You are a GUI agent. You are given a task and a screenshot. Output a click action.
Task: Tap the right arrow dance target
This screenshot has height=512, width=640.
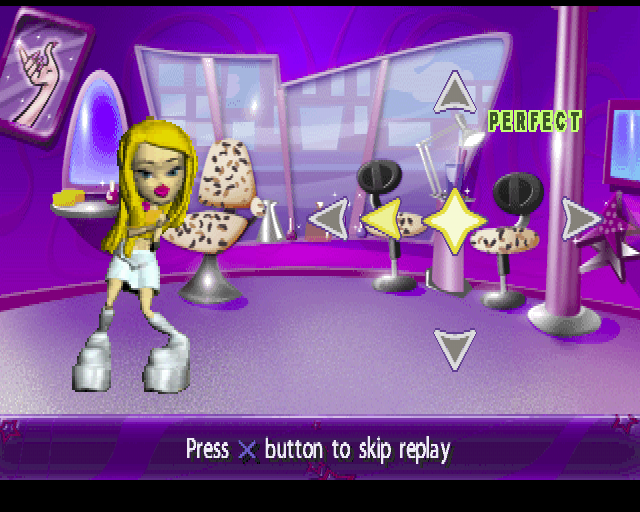[580, 219]
